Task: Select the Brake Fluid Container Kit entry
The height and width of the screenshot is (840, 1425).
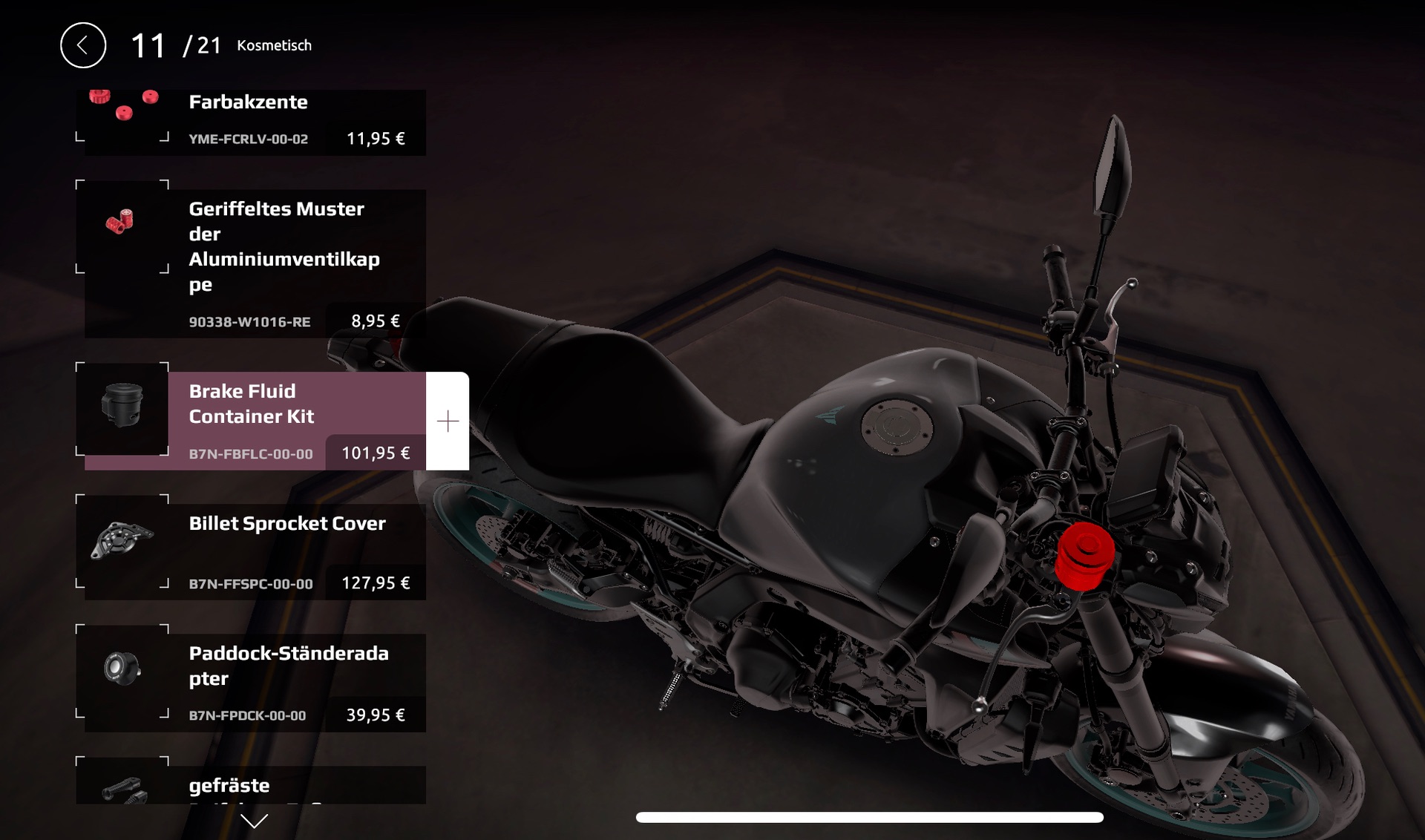Action: click(x=297, y=416)
